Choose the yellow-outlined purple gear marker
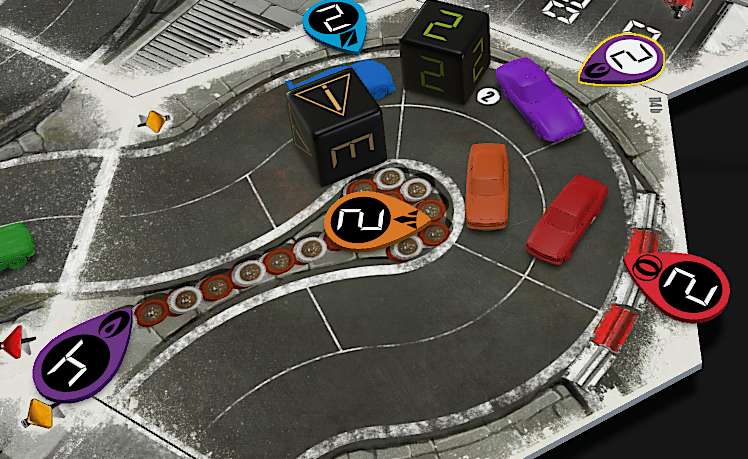This screenshot has width=748, height=459. [623, 59]
